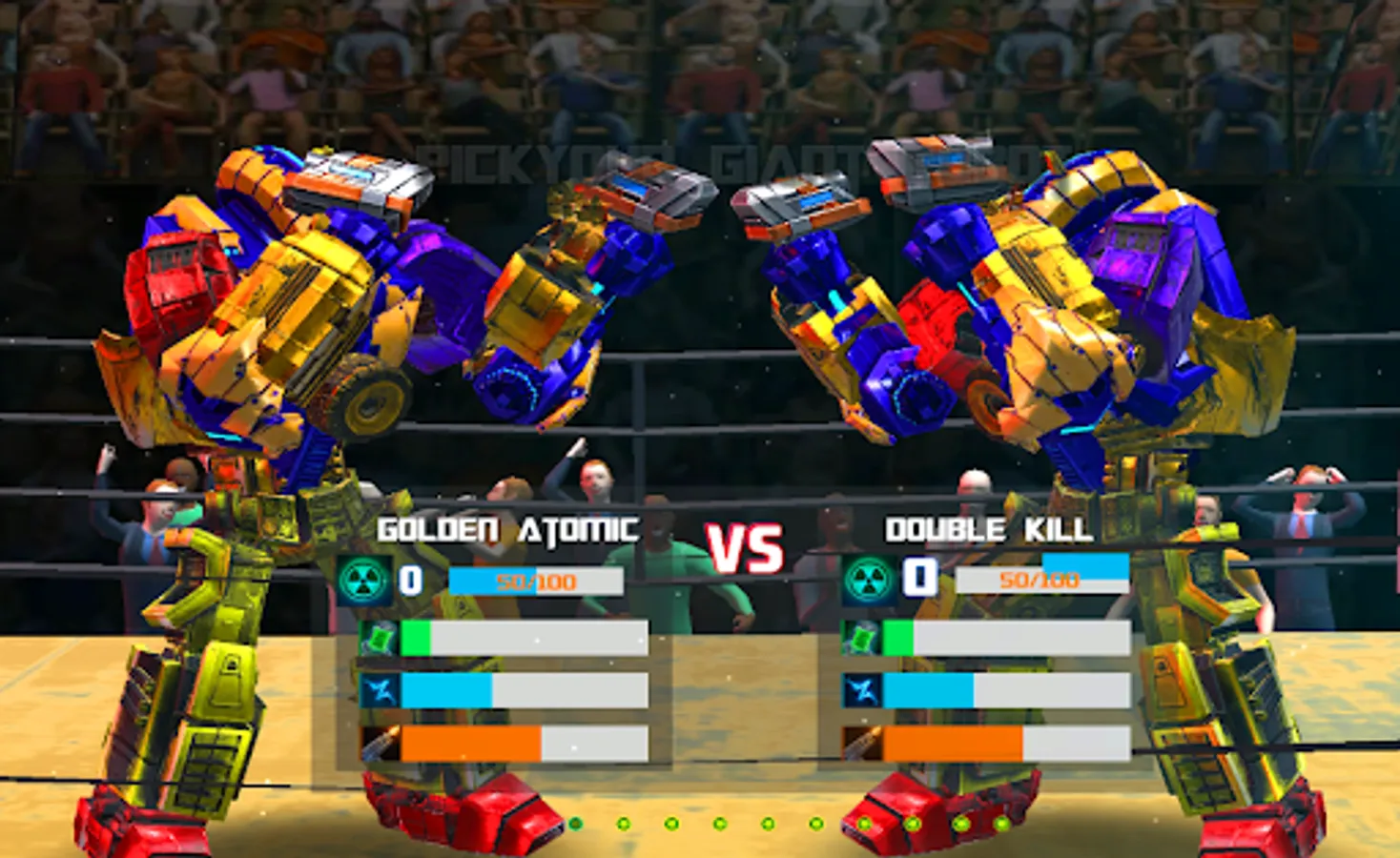This screenshot has width=1400, height=858.
Task: Click Double Kill's green energy power-up icon
Action: [x=859, y=637]
